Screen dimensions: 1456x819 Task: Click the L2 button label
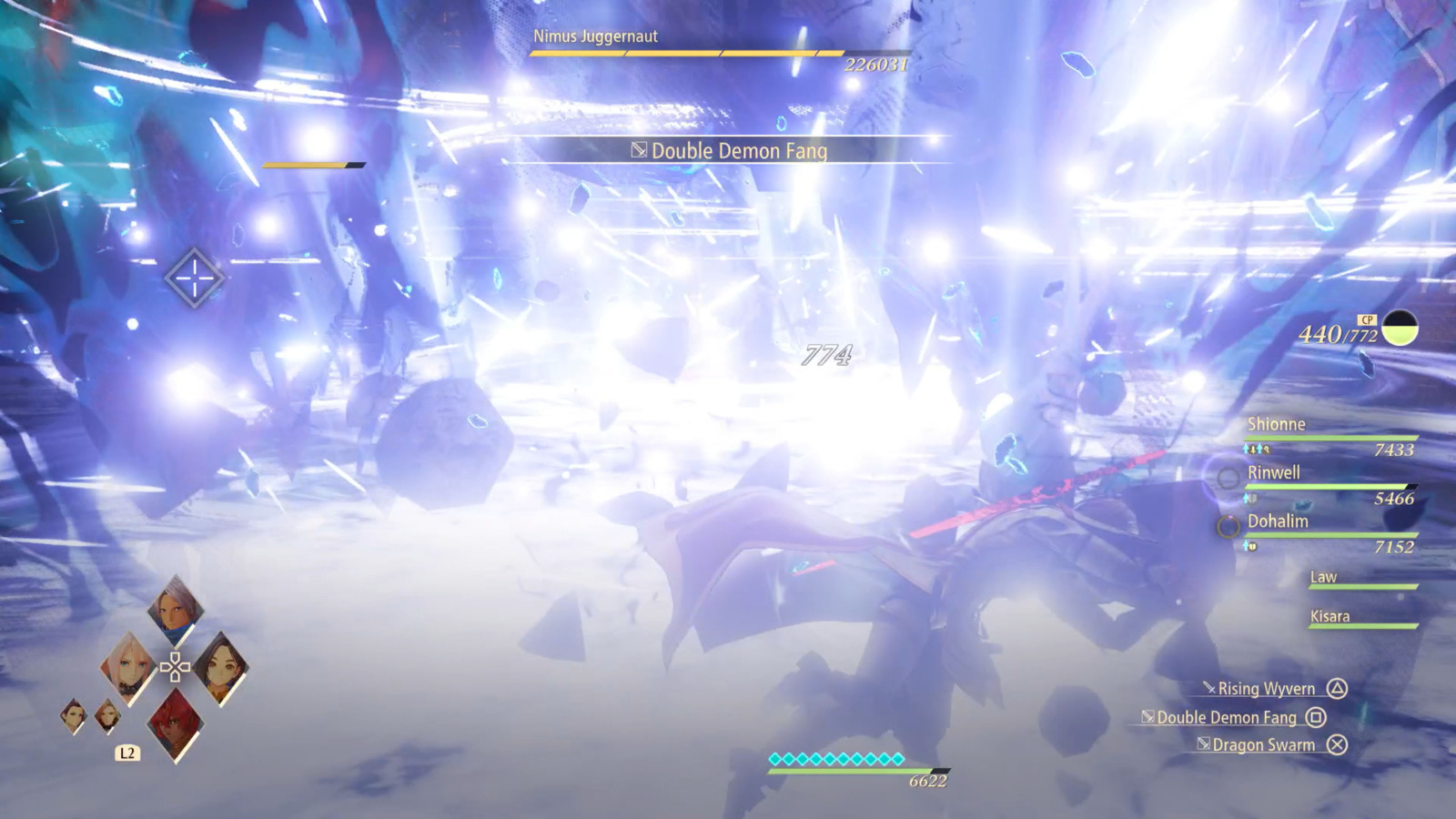click(x=126, y=753)
